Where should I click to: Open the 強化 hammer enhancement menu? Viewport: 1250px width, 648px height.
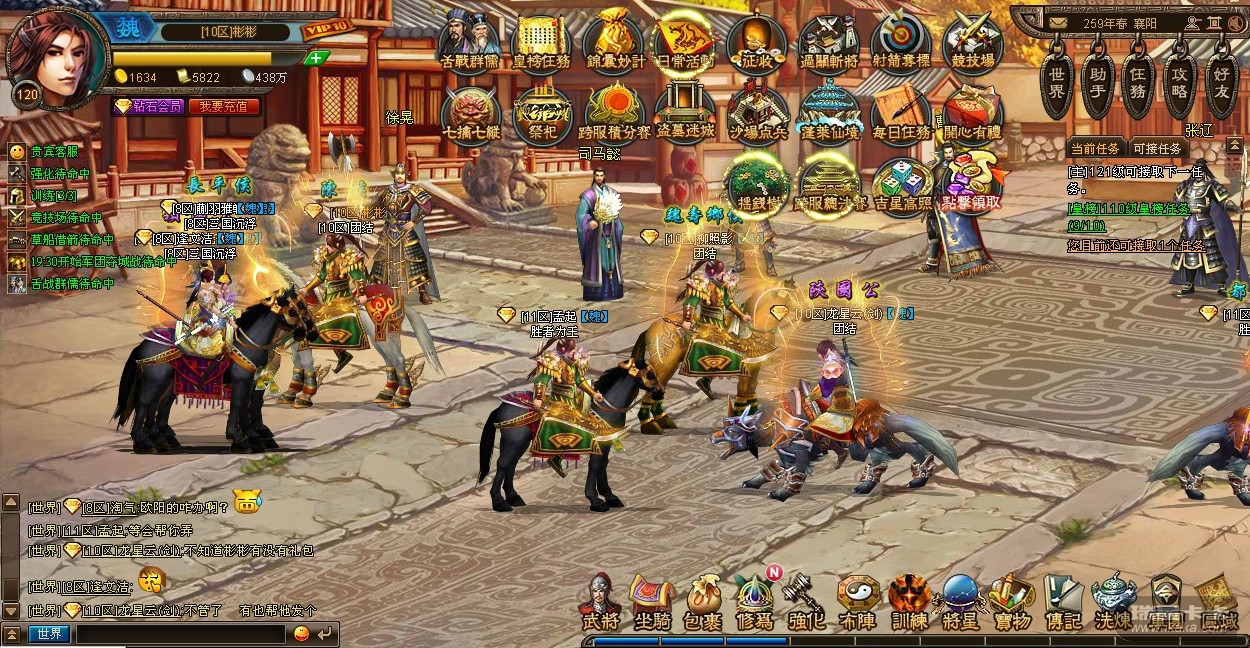point(806,602)
